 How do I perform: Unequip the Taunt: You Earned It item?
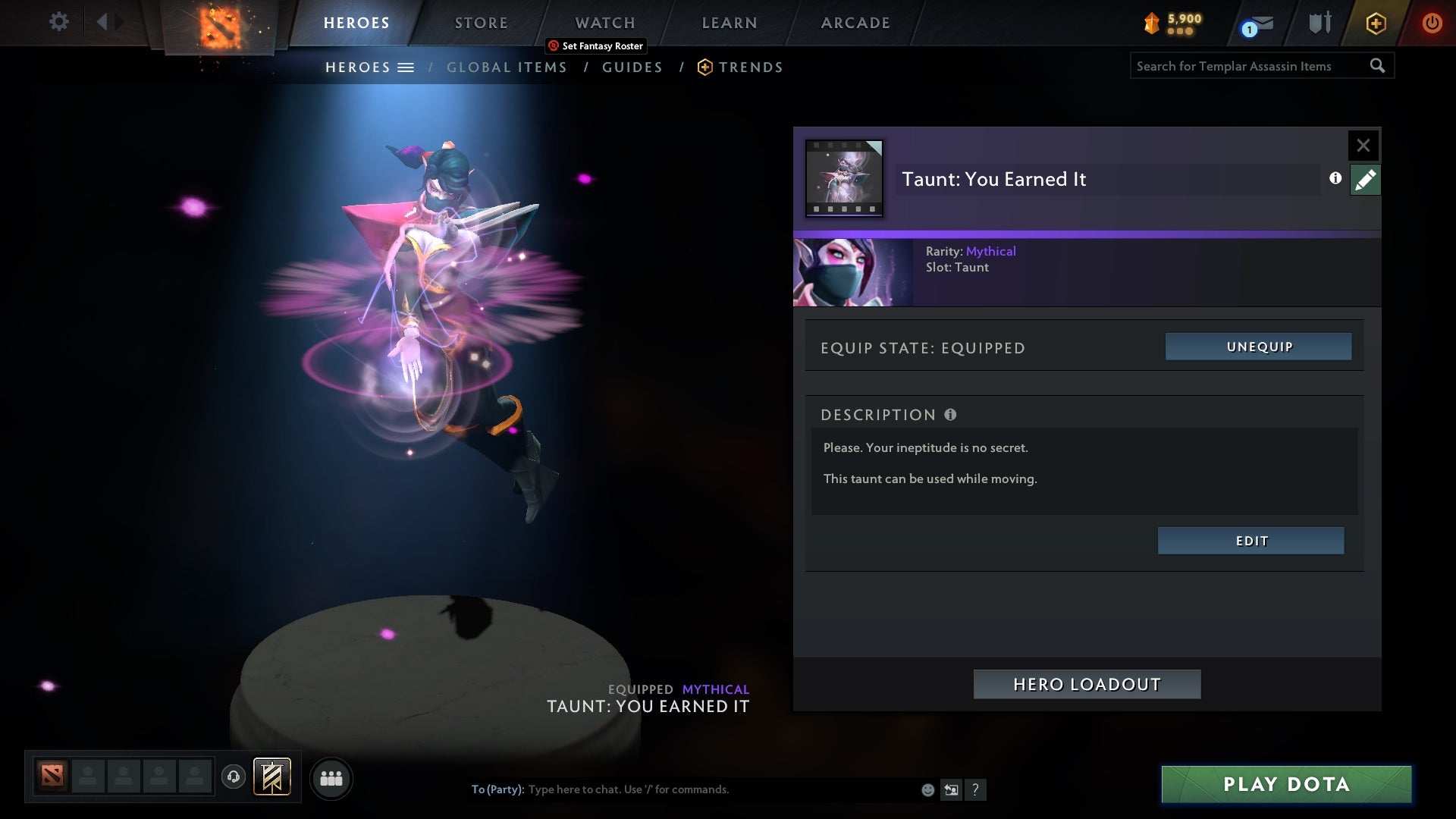[x=1258, y=347]
